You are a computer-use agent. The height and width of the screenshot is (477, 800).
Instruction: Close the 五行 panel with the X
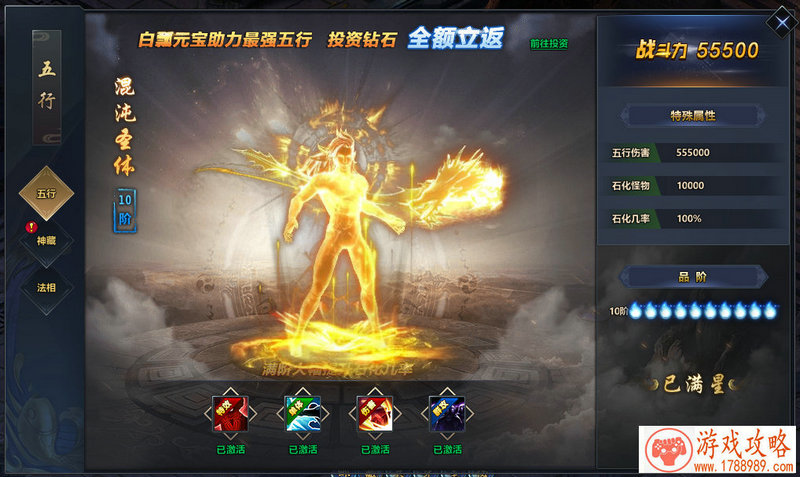point(778,20)
